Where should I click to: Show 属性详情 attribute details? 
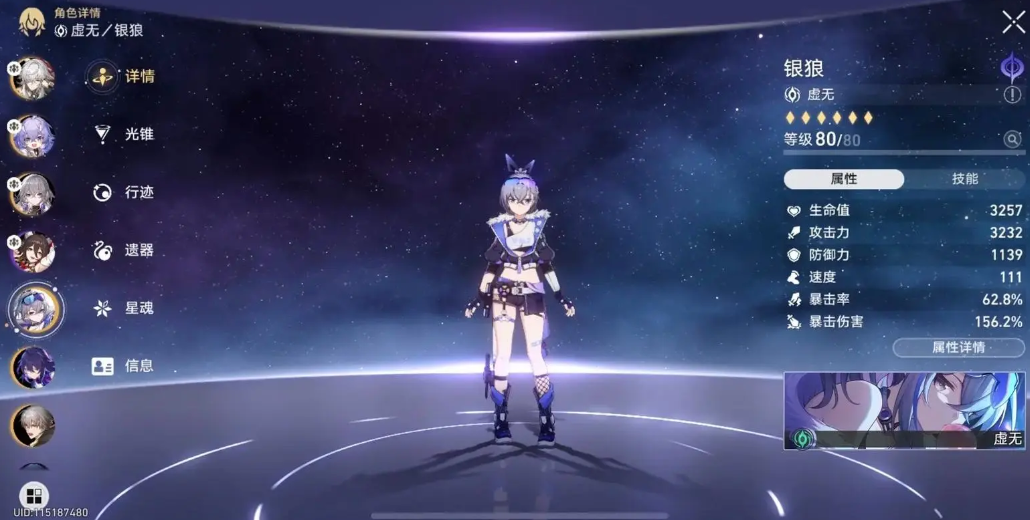(958, 348)
